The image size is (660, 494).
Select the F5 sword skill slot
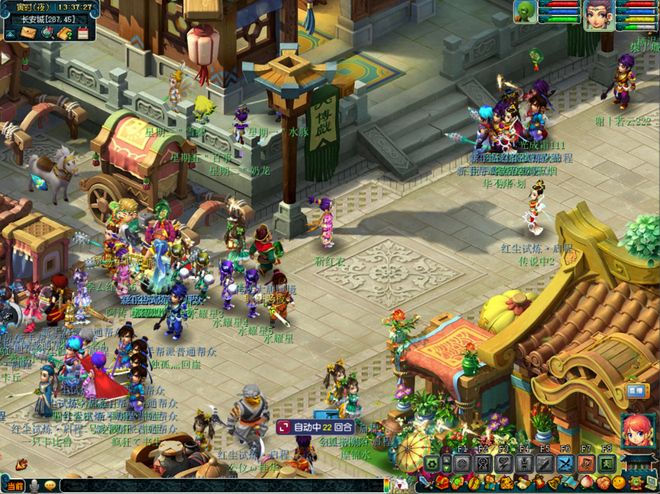click(545, 464)
